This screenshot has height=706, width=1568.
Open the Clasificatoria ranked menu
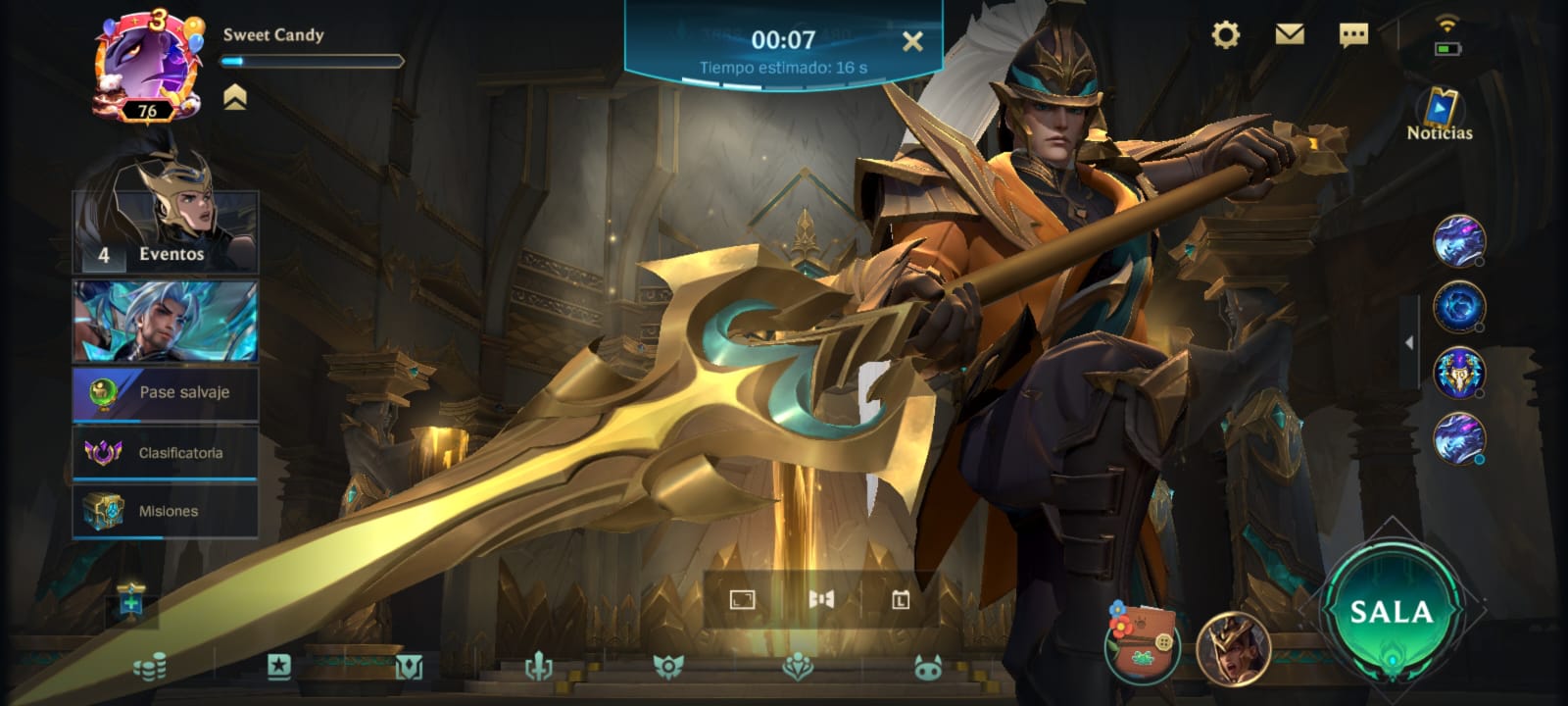click(166, 452)
